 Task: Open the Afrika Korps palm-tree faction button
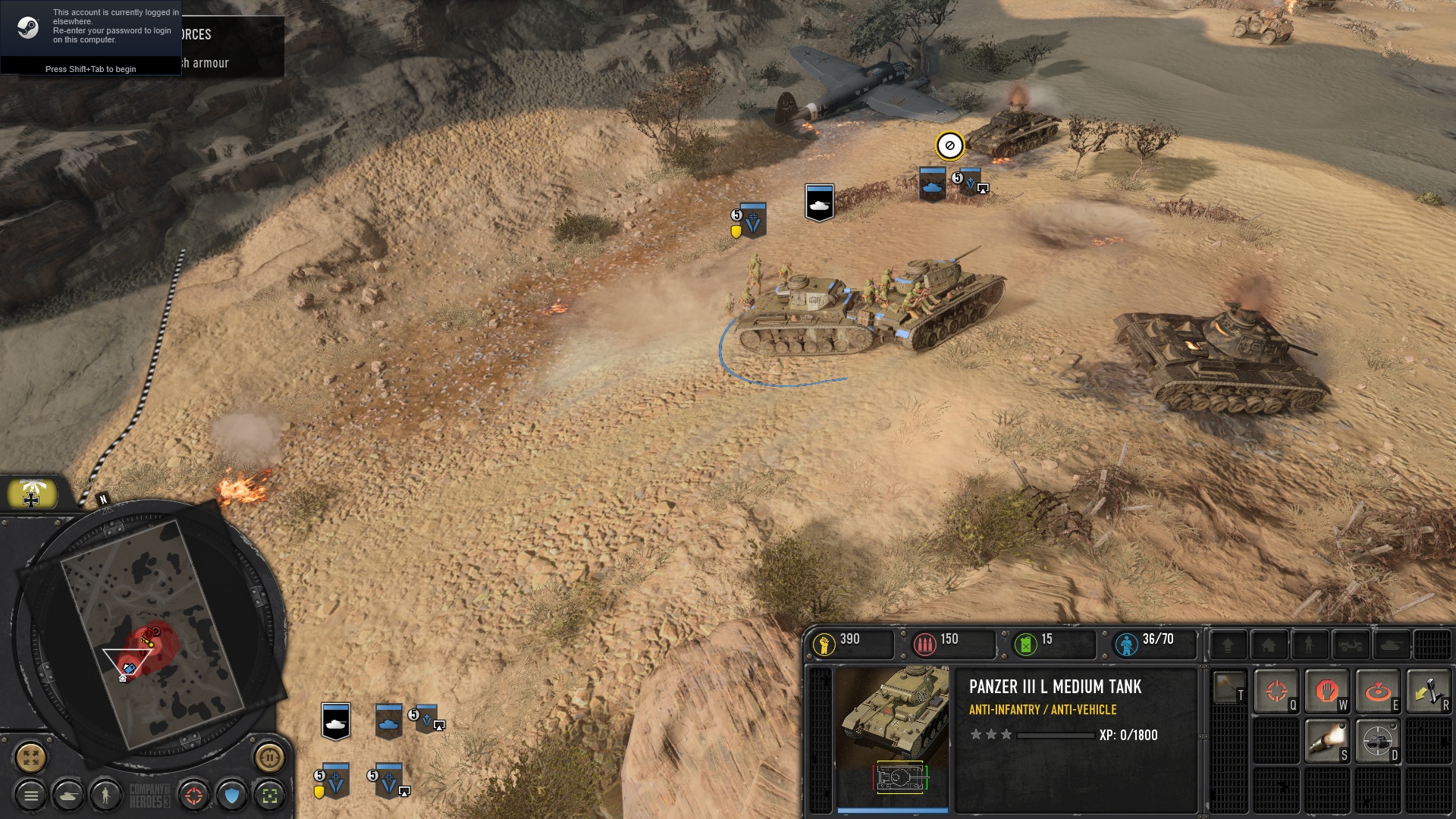coord(32,494)
